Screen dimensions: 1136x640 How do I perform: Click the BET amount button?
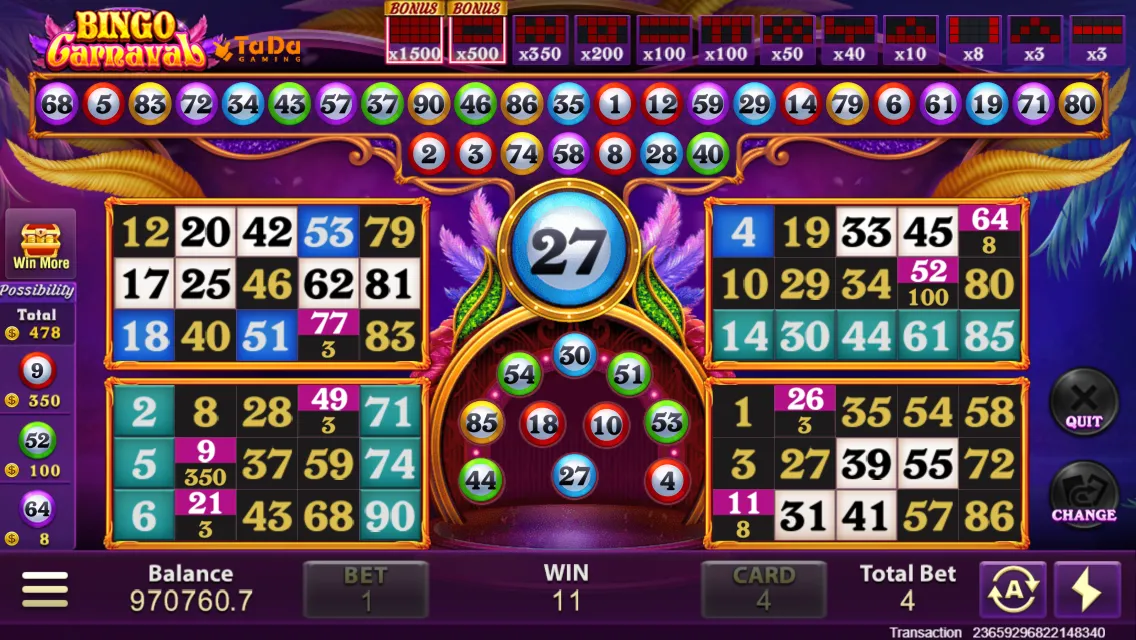pos(365,589)
